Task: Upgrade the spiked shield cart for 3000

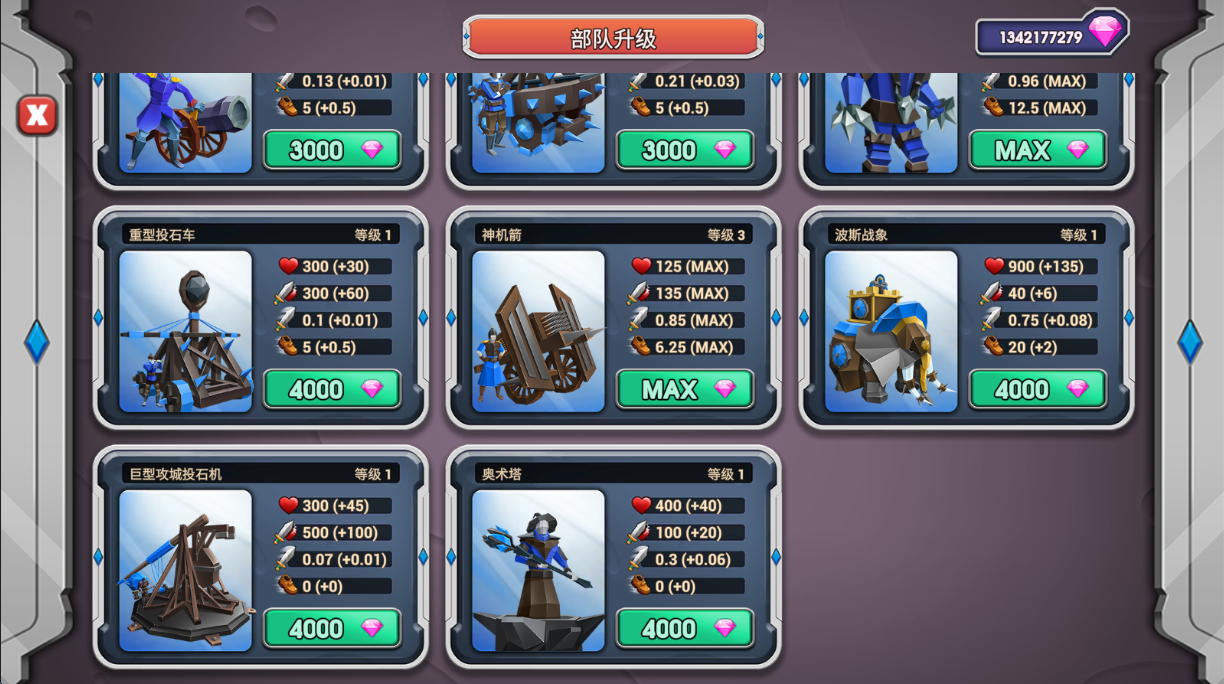Action: coord(685,150)
